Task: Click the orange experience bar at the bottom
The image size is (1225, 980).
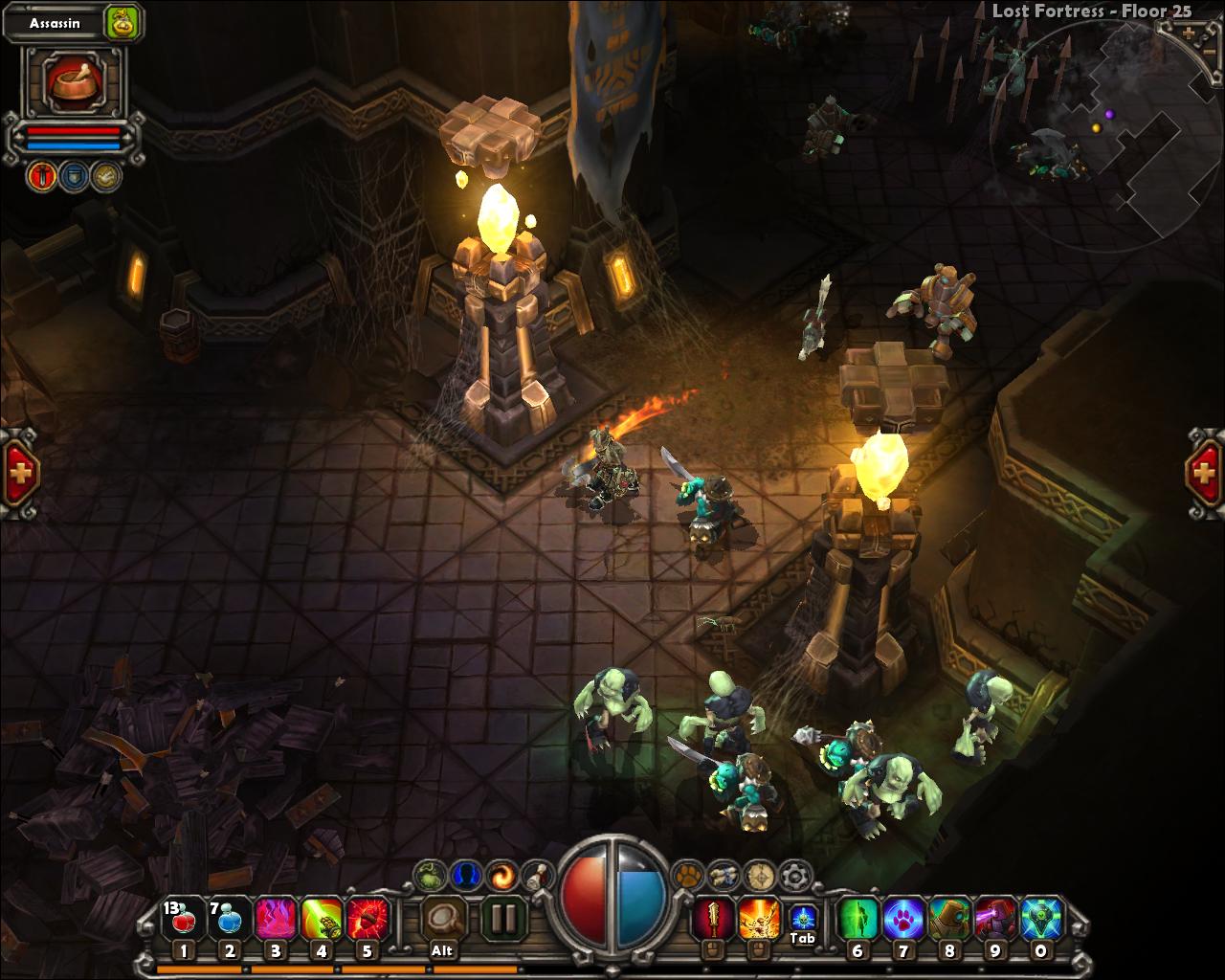Action: pyautogui.click(x=383, y=969)
